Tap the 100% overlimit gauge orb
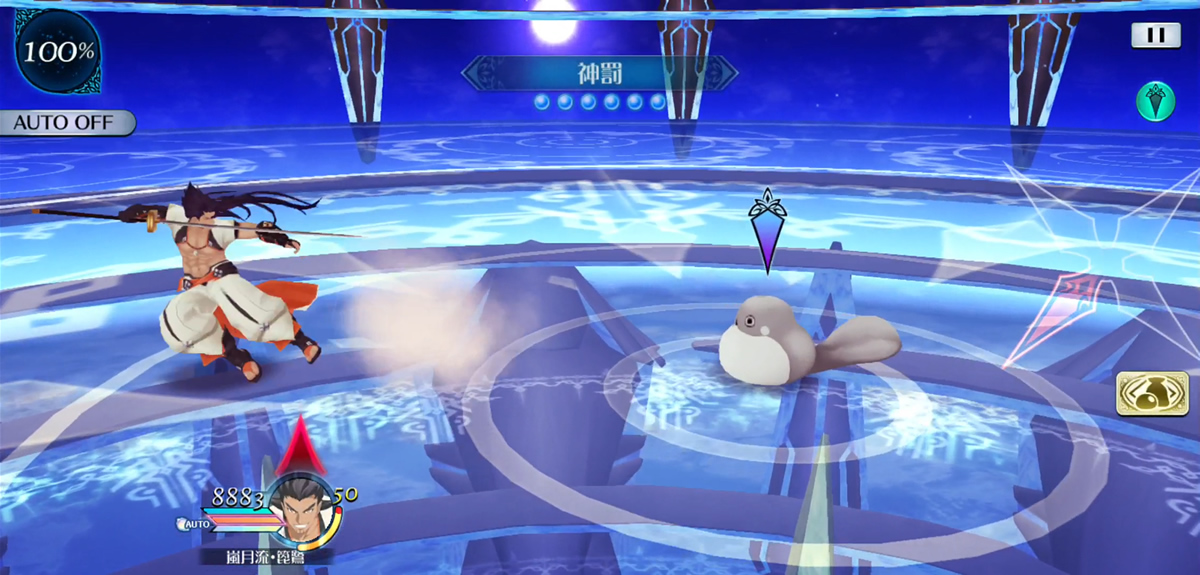This screenshot has height=575, width=1200. (55, 50)
